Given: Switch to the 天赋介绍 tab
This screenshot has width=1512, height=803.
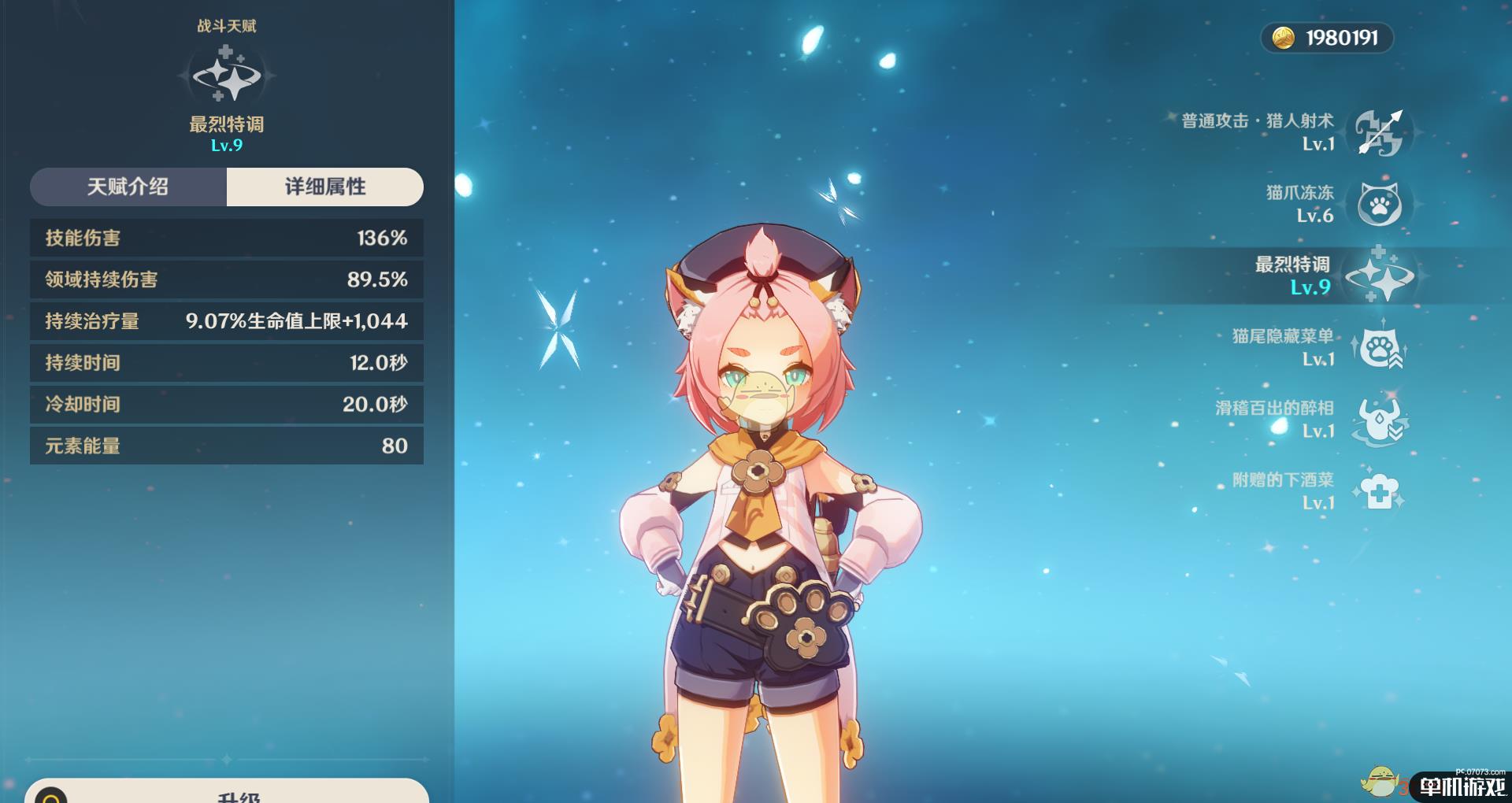Looking at the screenshot, I should (128, 187).
